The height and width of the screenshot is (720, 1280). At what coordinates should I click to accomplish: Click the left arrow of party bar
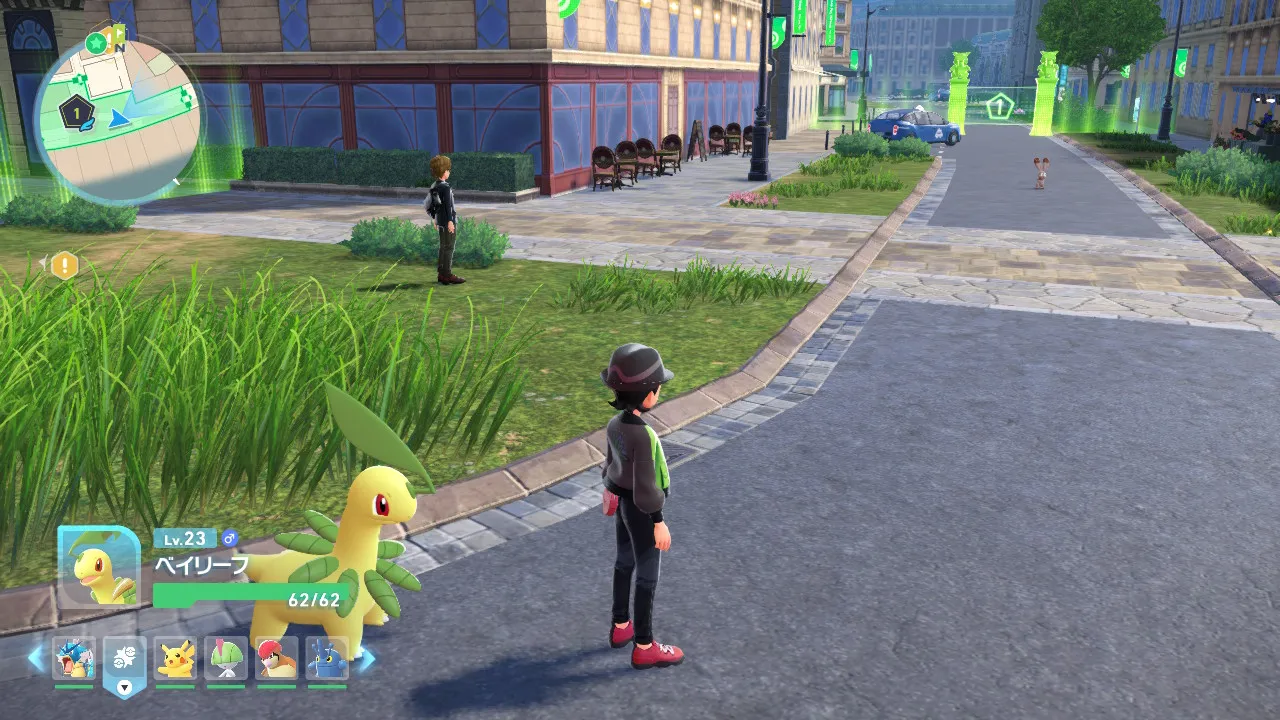[x=36, y=658]
